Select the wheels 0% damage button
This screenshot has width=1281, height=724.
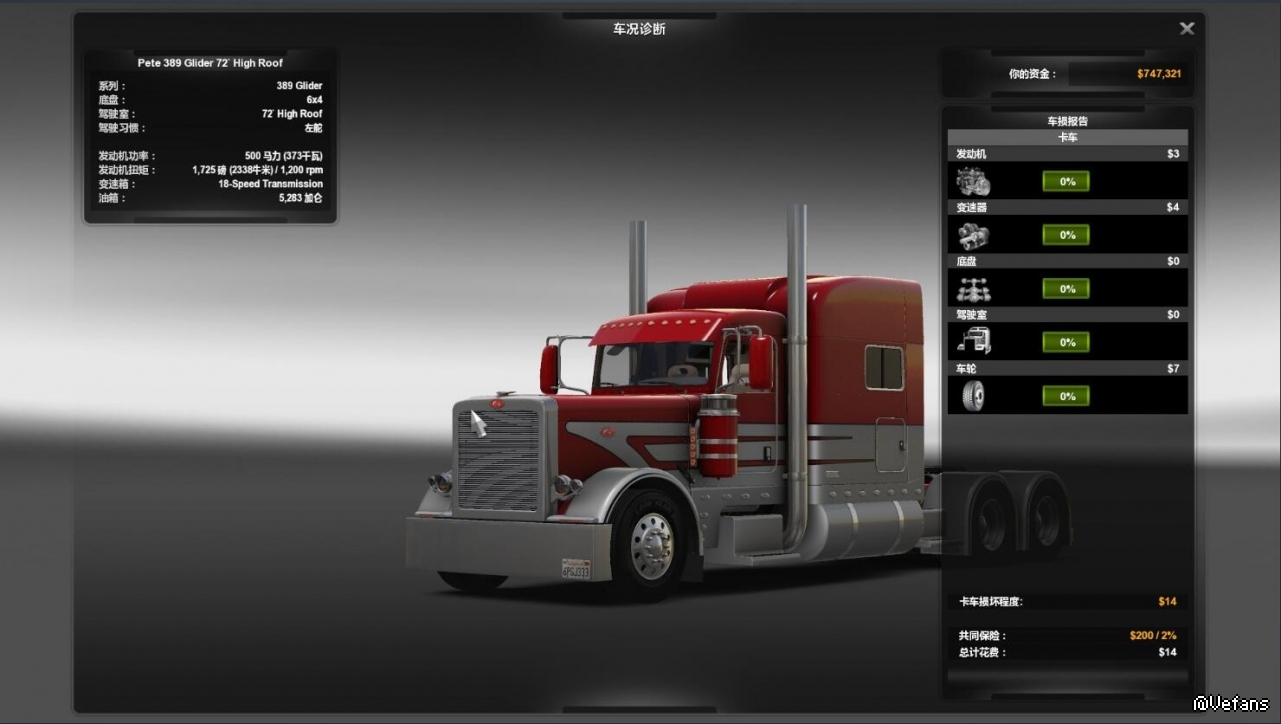(x=1066, y=396)
